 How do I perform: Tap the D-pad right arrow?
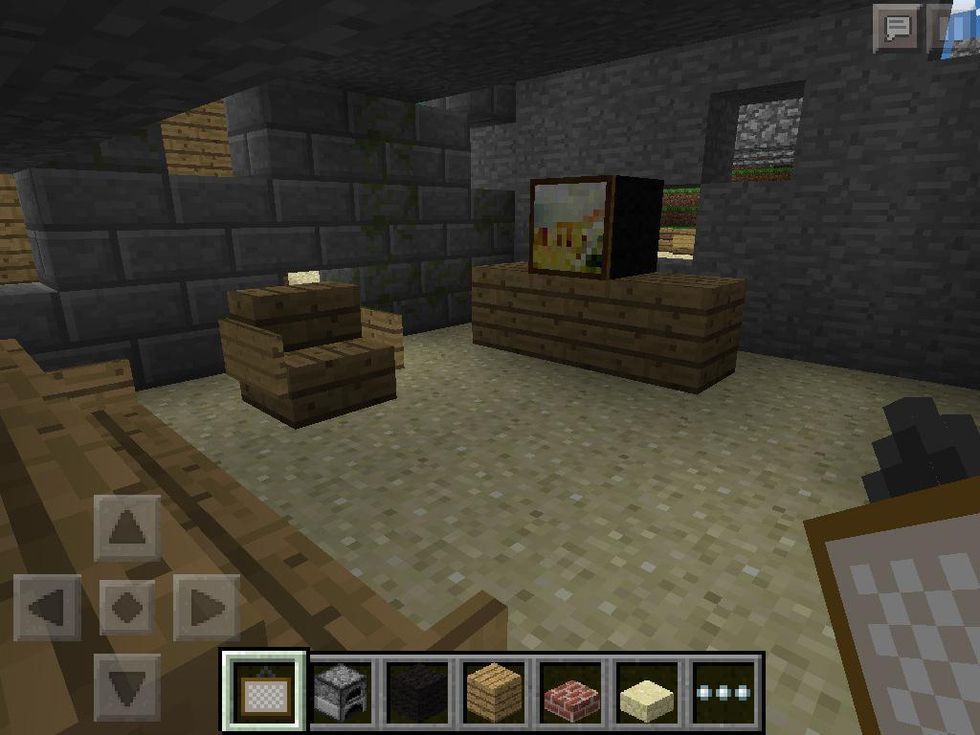206,607
